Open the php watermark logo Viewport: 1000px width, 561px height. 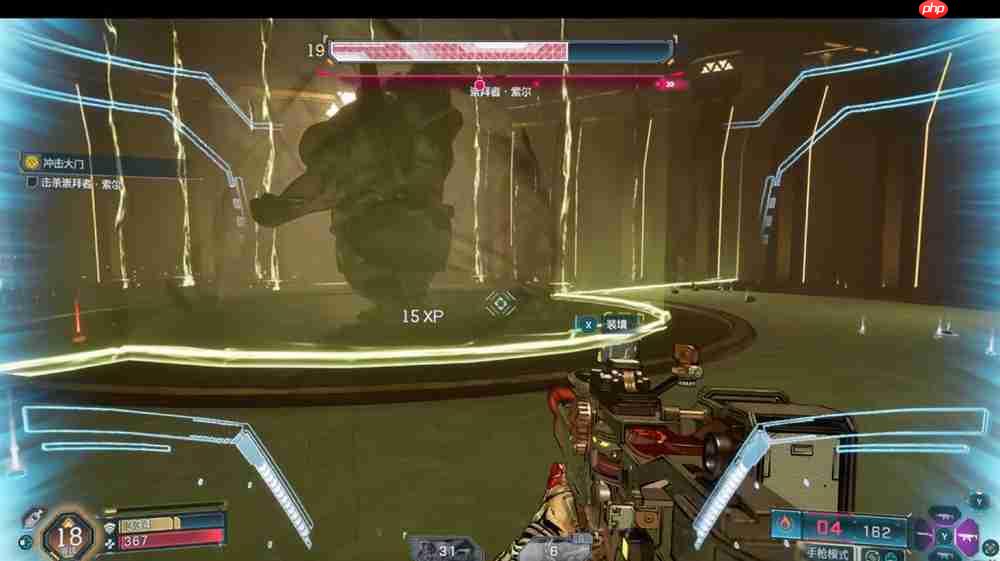pos(932,9)
